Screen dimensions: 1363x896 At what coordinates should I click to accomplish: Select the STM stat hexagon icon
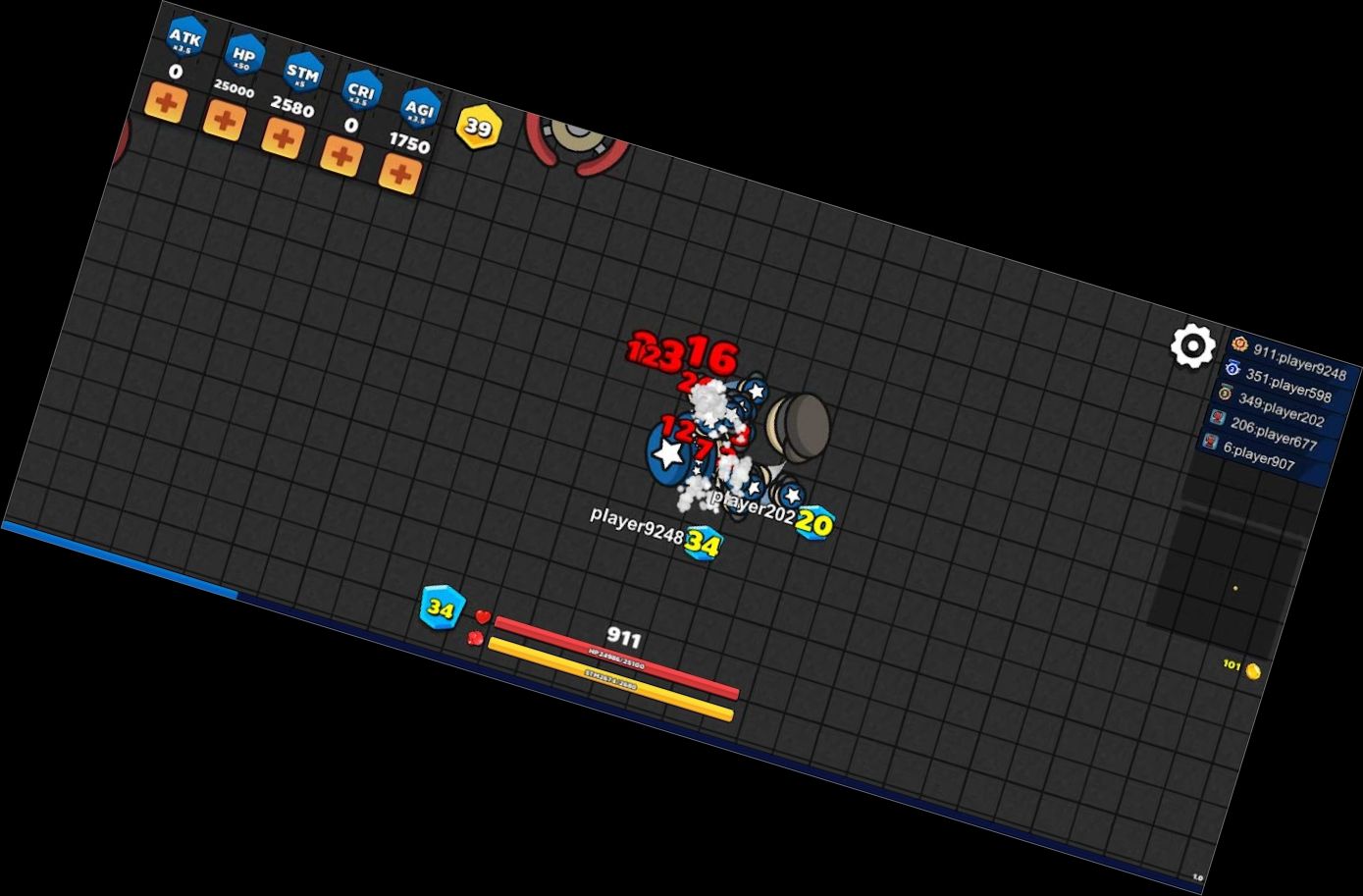pos(303,71)
